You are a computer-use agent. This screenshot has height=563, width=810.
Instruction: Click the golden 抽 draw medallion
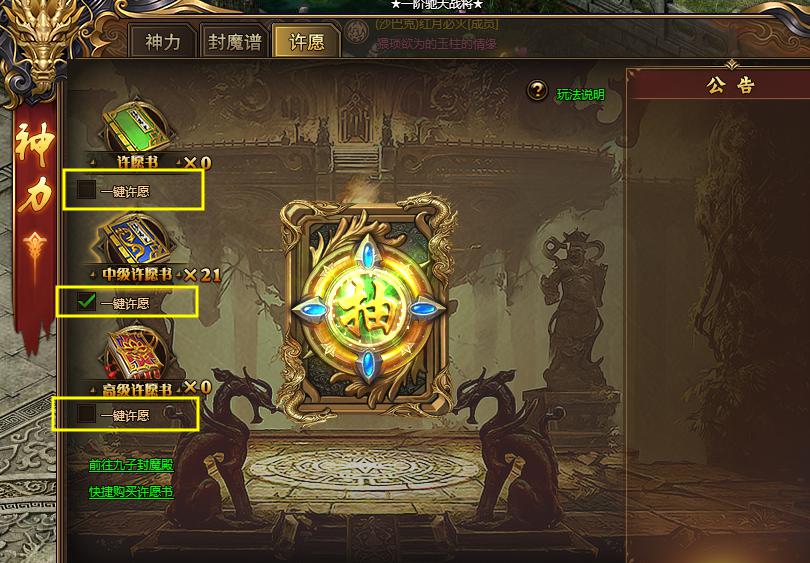[x=366, y=304]
